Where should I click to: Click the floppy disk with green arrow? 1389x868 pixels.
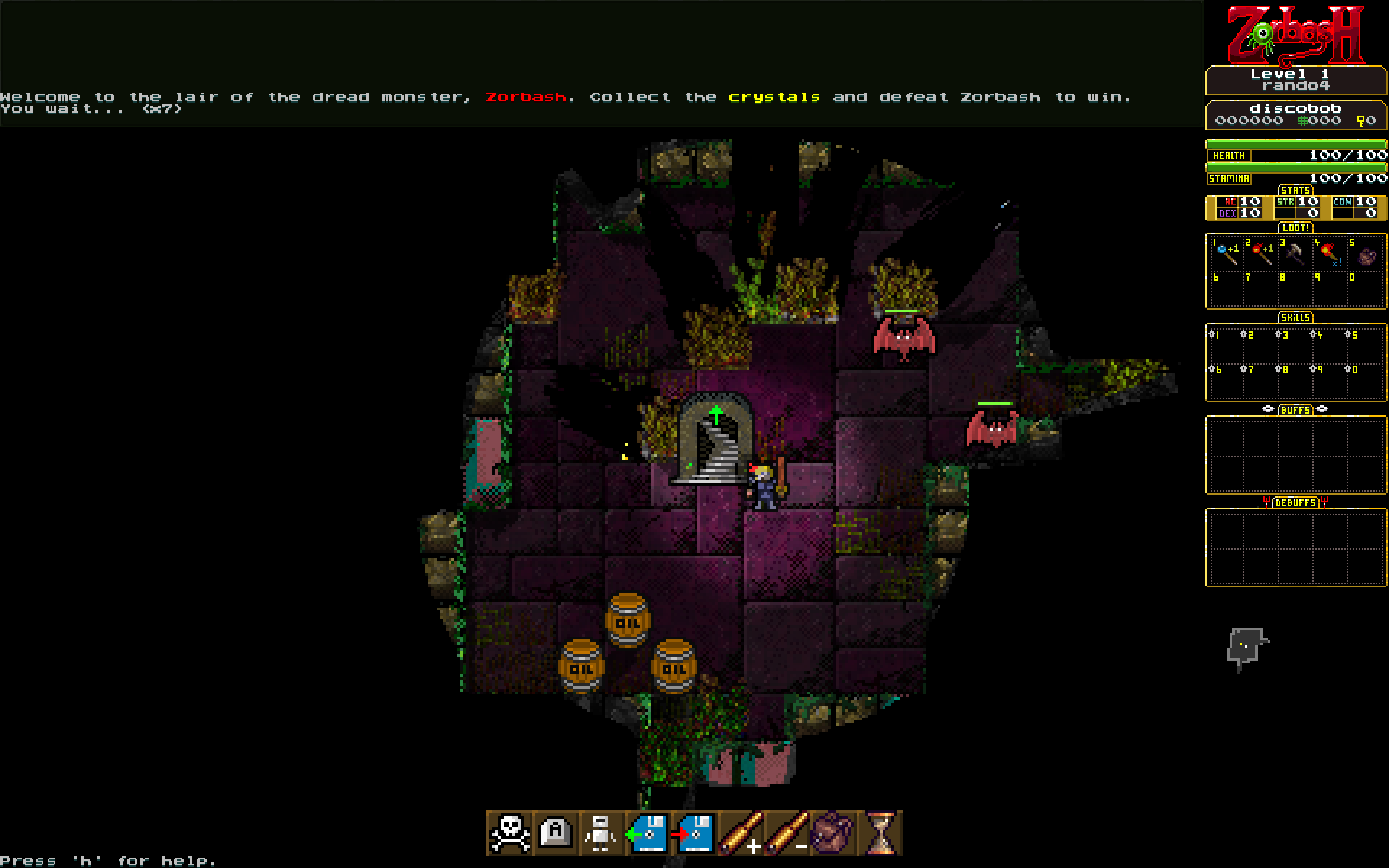[647, 833]
